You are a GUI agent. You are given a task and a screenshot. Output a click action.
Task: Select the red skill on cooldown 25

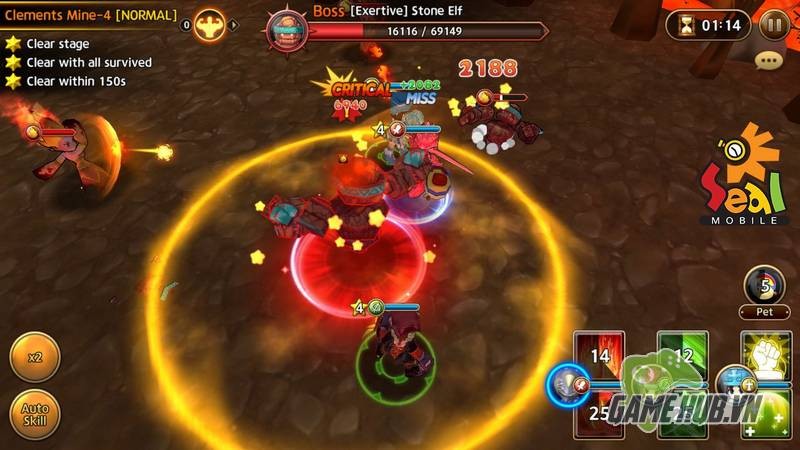[x=599, y=414]
